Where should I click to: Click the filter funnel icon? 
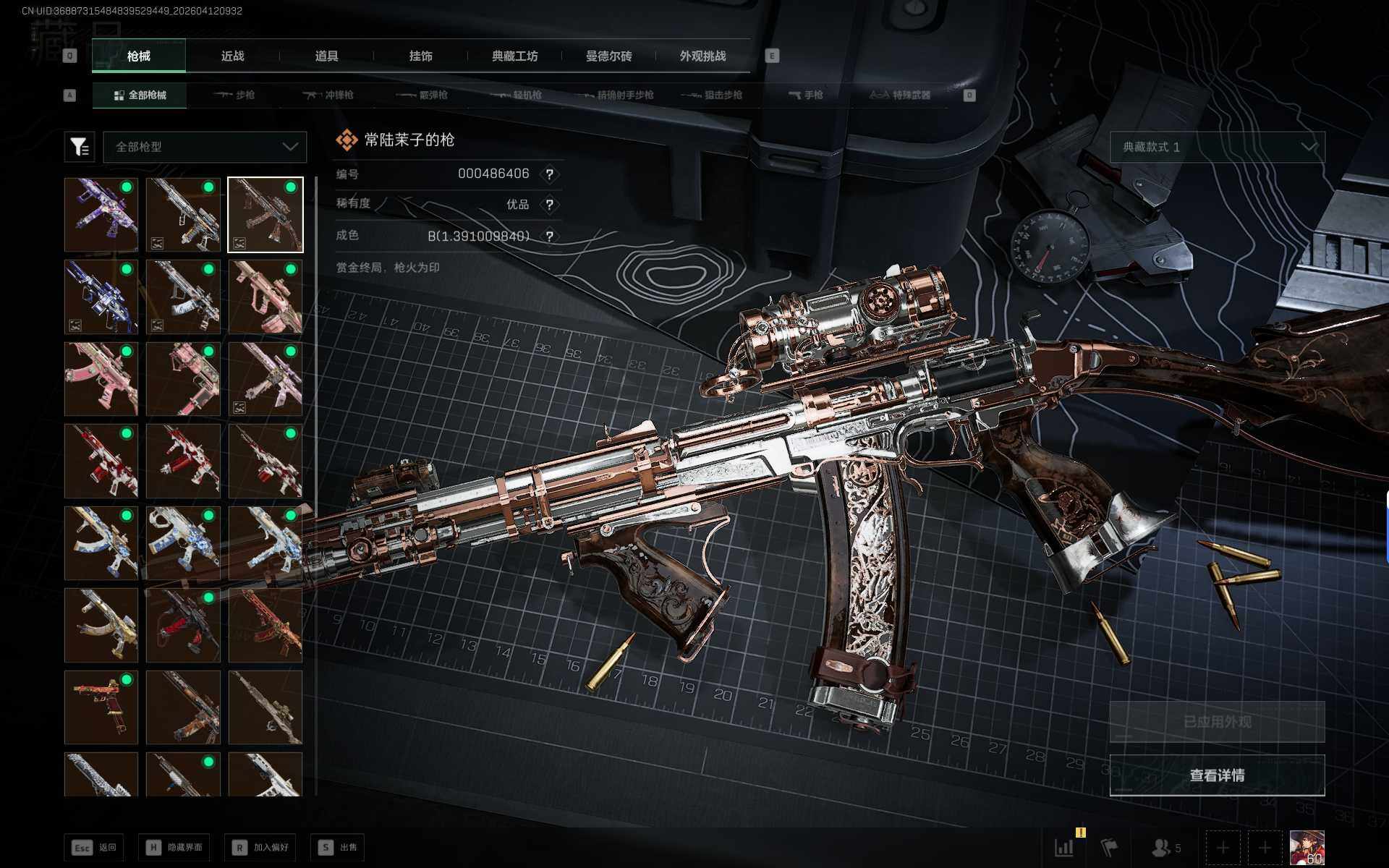(80, 147)
